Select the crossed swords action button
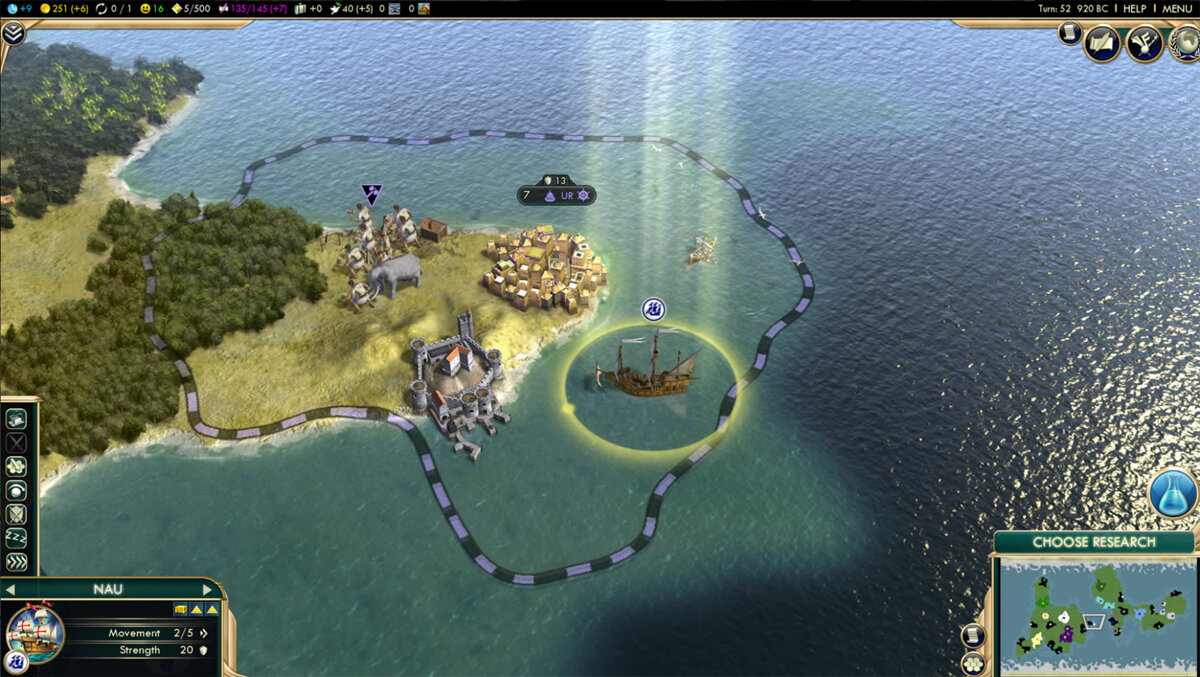 coord(17,442)
